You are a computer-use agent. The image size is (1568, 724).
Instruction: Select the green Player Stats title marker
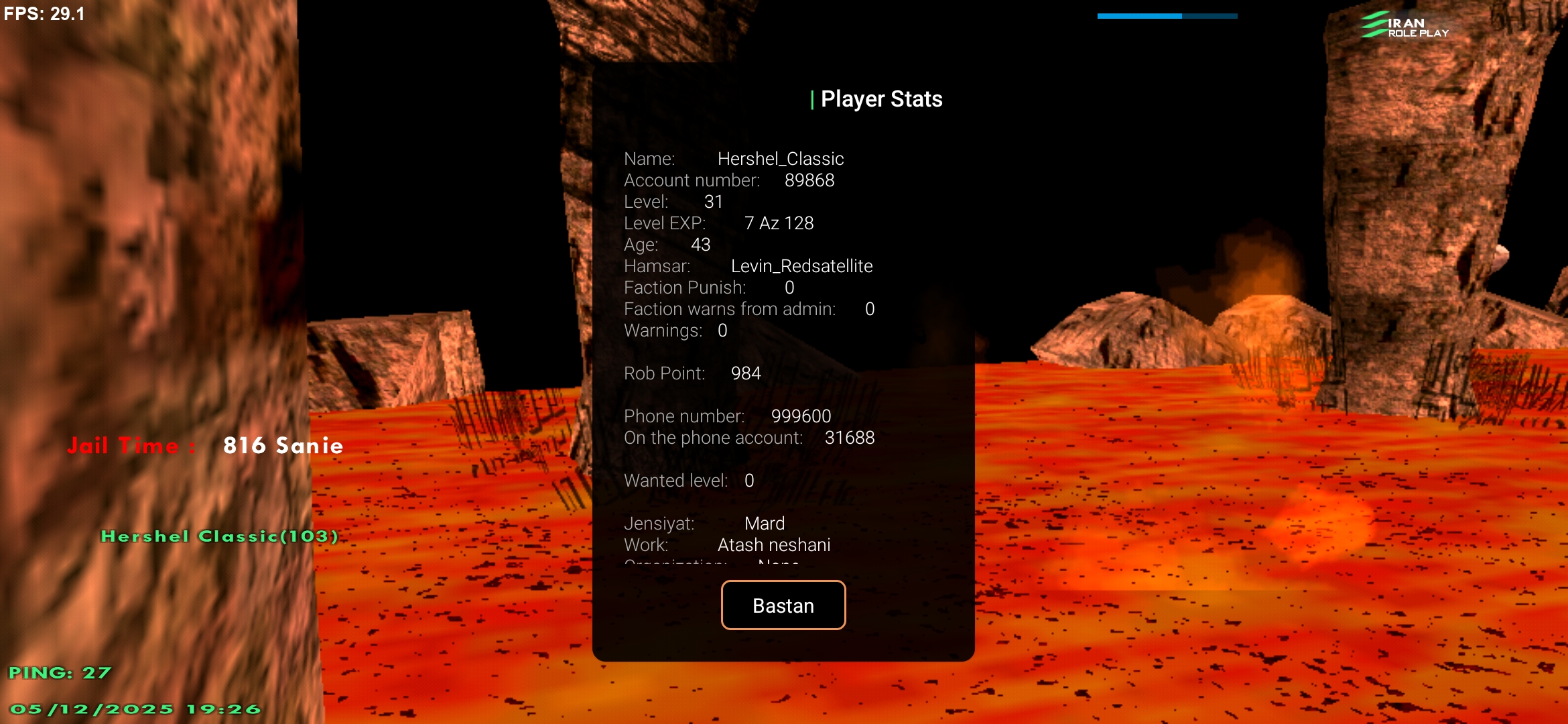click(813, 99)
